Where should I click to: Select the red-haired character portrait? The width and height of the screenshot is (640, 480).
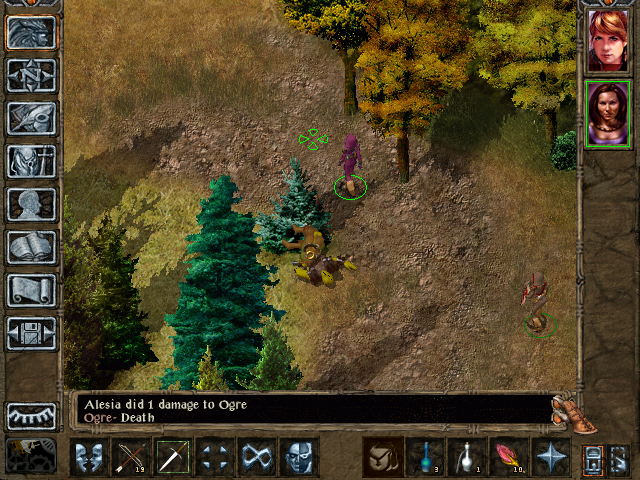pos(608,41)
